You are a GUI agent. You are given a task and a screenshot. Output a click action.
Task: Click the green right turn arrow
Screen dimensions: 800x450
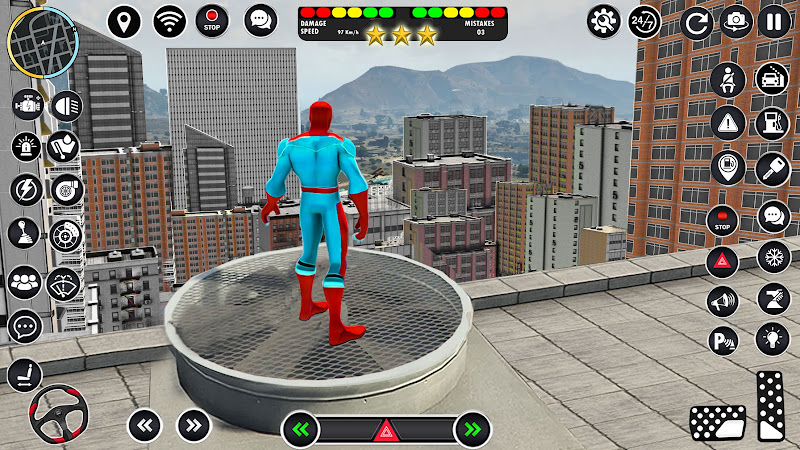coord(471,430)
